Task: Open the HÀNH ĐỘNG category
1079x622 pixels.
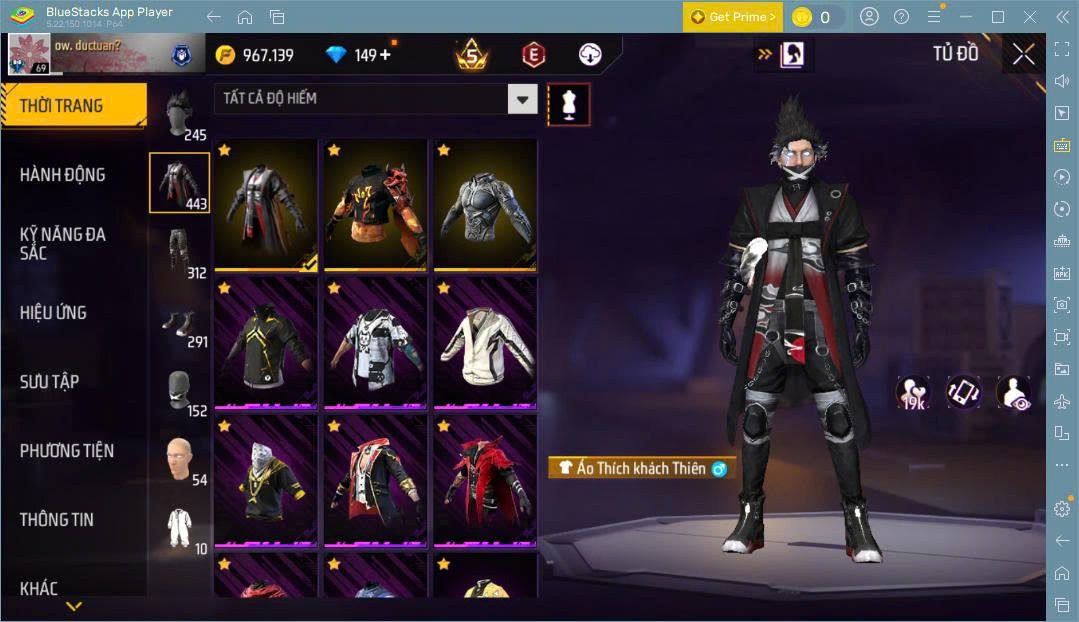Action: point(62,175)
